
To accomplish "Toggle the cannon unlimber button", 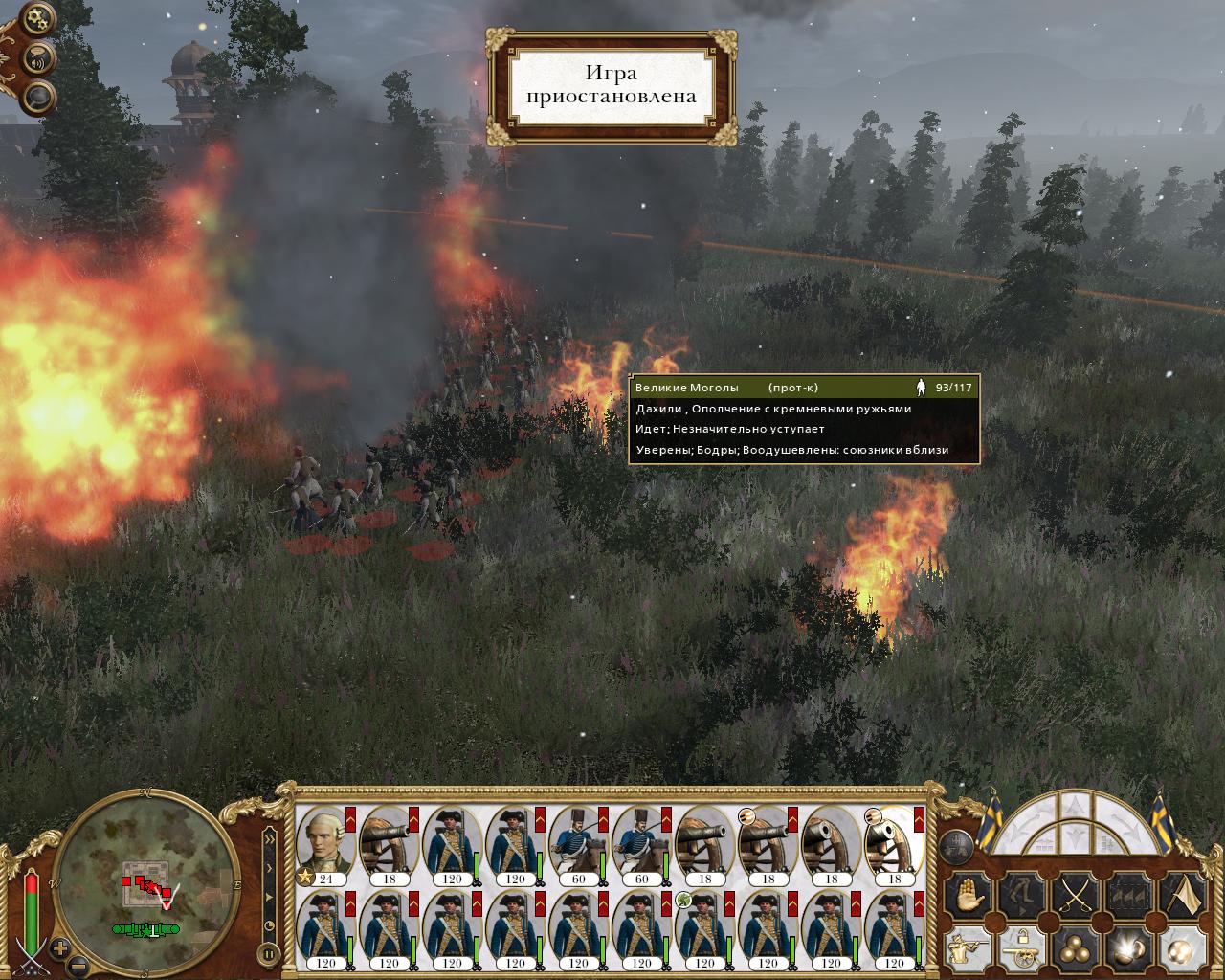I will click(1021, 950).
